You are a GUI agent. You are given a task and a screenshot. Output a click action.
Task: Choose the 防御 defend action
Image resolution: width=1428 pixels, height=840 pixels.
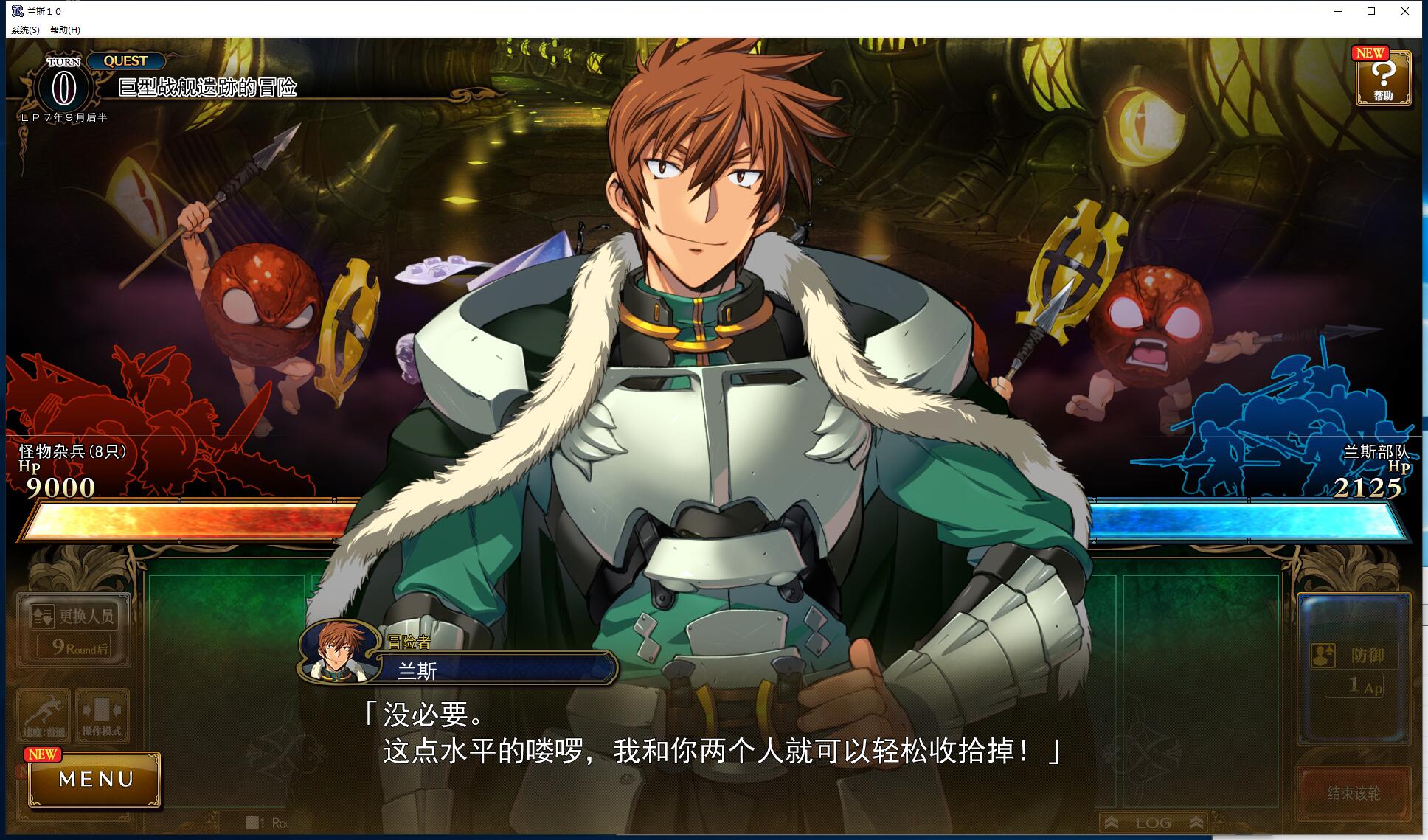coord(1354,654)
